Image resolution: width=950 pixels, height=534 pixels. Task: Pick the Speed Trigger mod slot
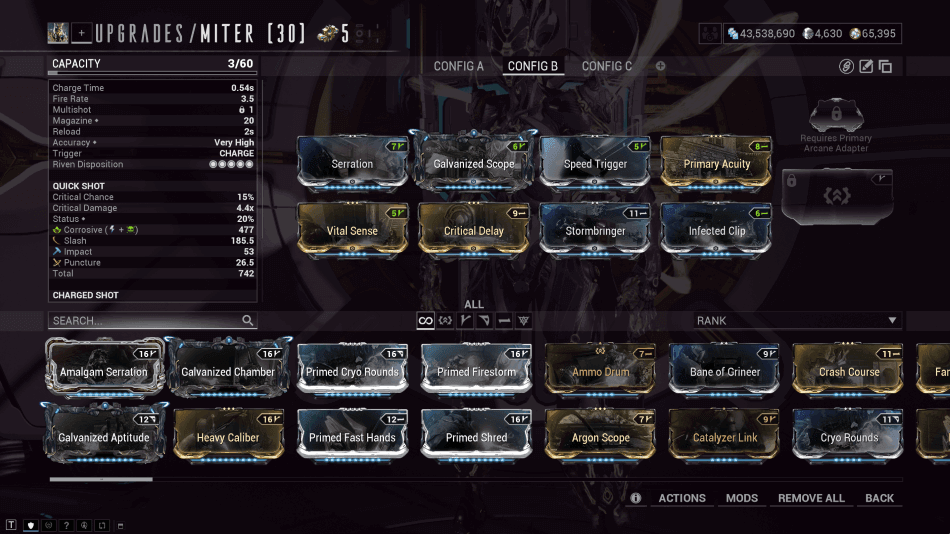coord(595,163)
